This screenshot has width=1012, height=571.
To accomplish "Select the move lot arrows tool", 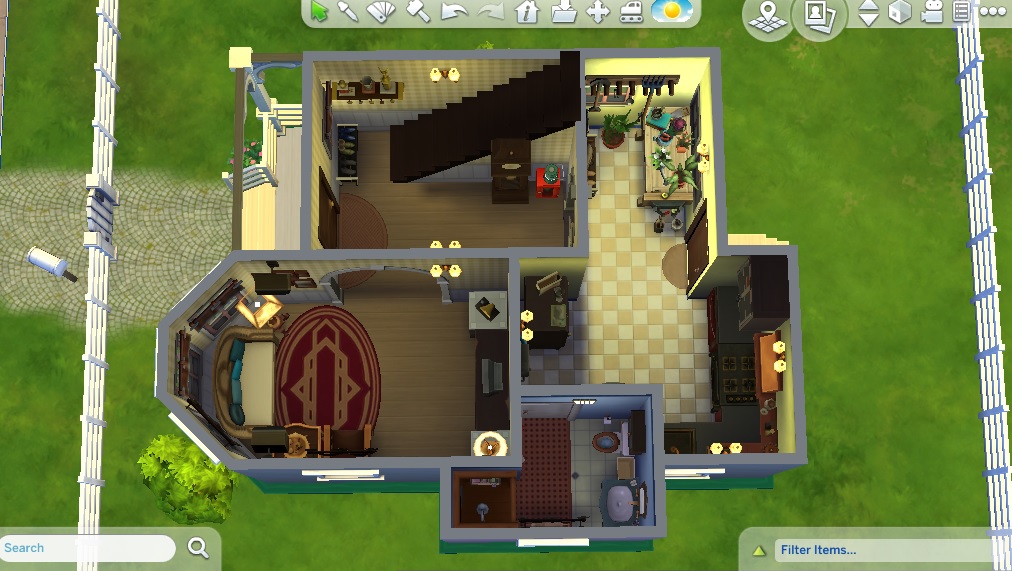I will pyautogui.click(x=598, y=12).
